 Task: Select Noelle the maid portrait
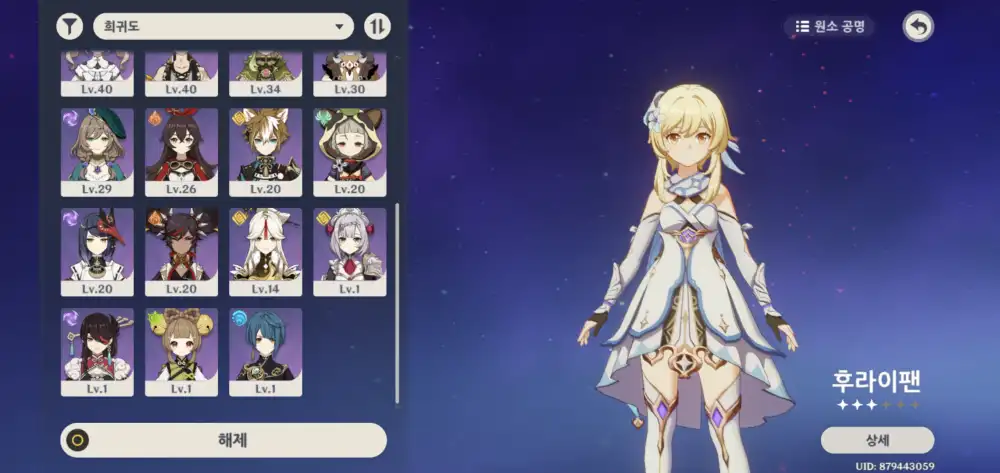[349, 250]
